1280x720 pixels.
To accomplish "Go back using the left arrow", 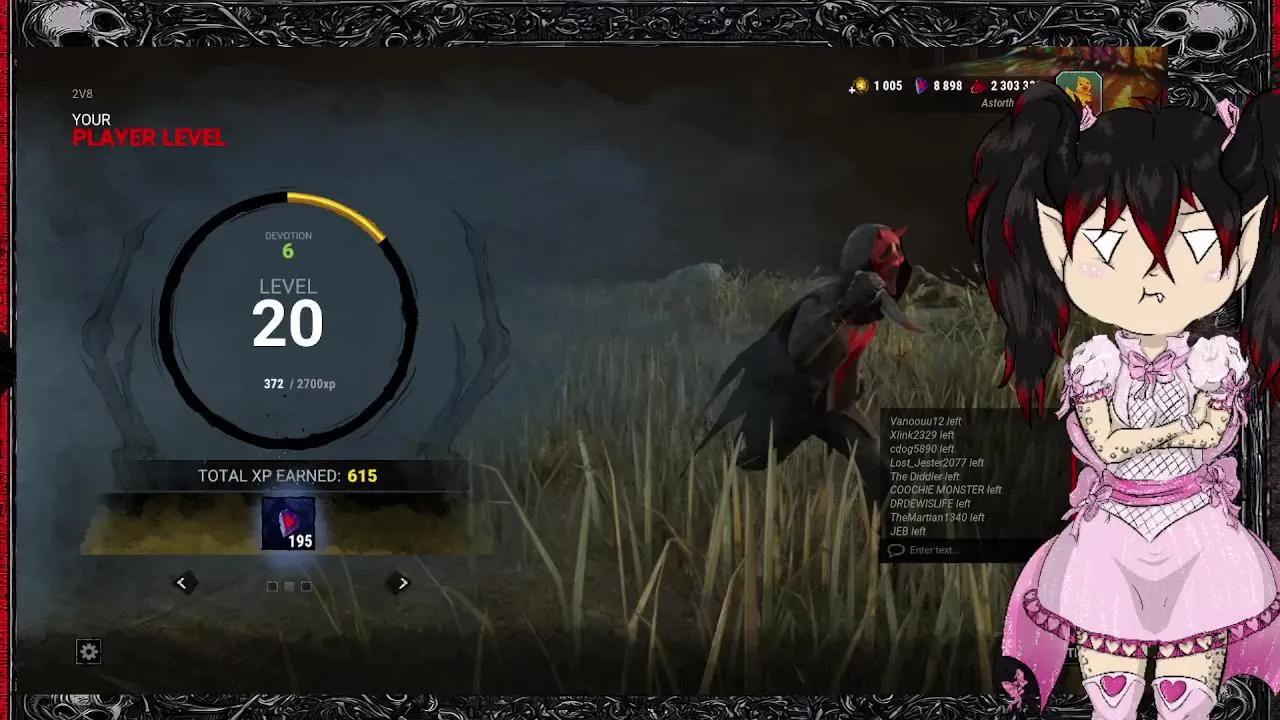I will (x=182, y=582).
